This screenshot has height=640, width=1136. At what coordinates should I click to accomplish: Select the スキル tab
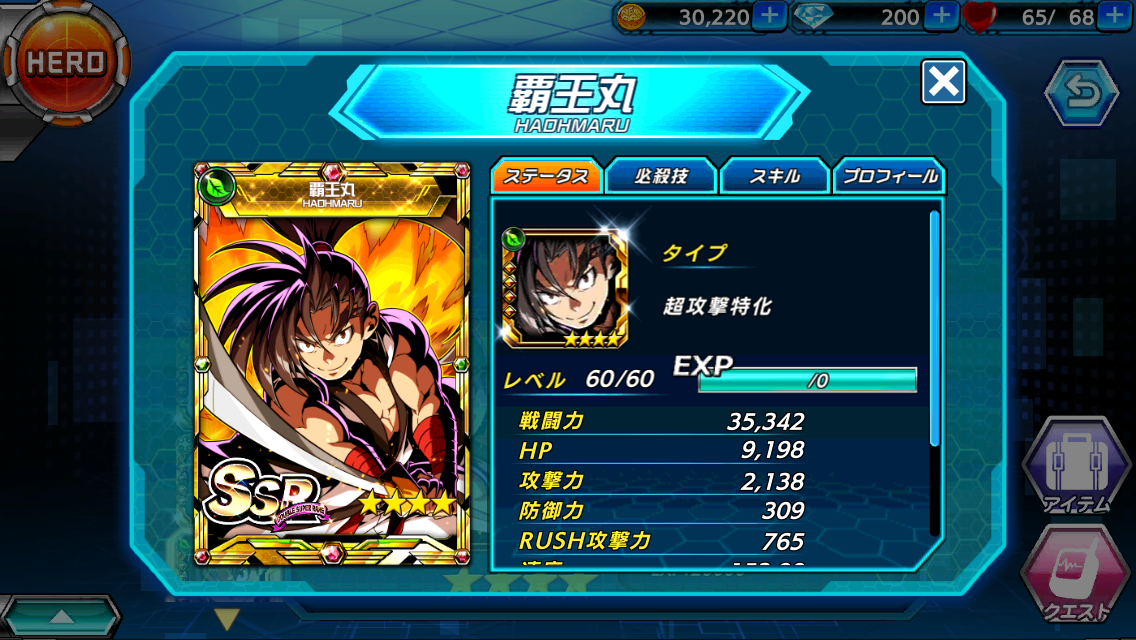(x=775, y=177)
